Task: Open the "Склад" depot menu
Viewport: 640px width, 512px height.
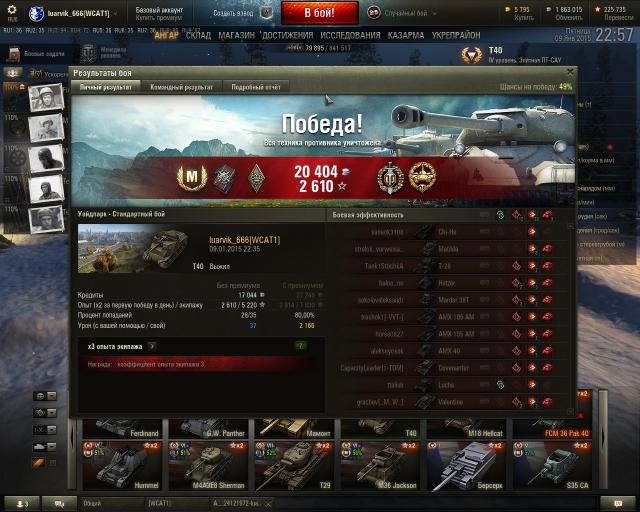Action: [x=198, y=35]
